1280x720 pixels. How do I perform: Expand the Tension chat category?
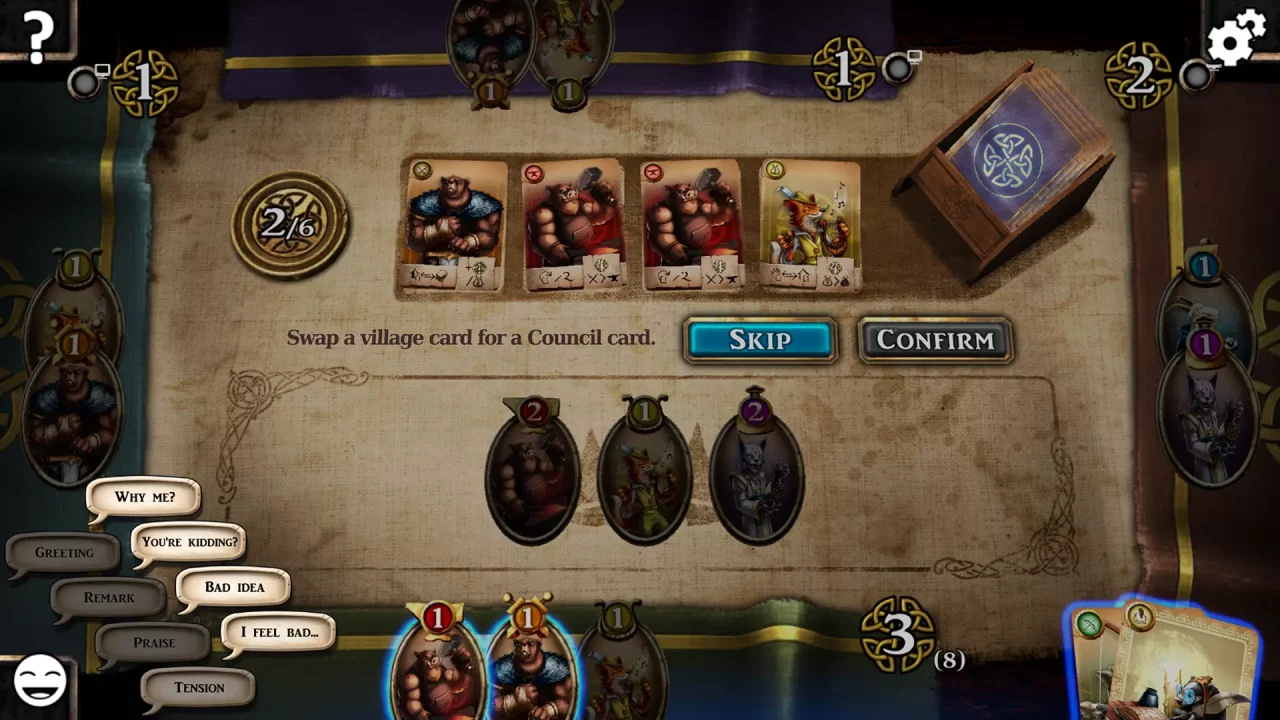coord(197,687)
